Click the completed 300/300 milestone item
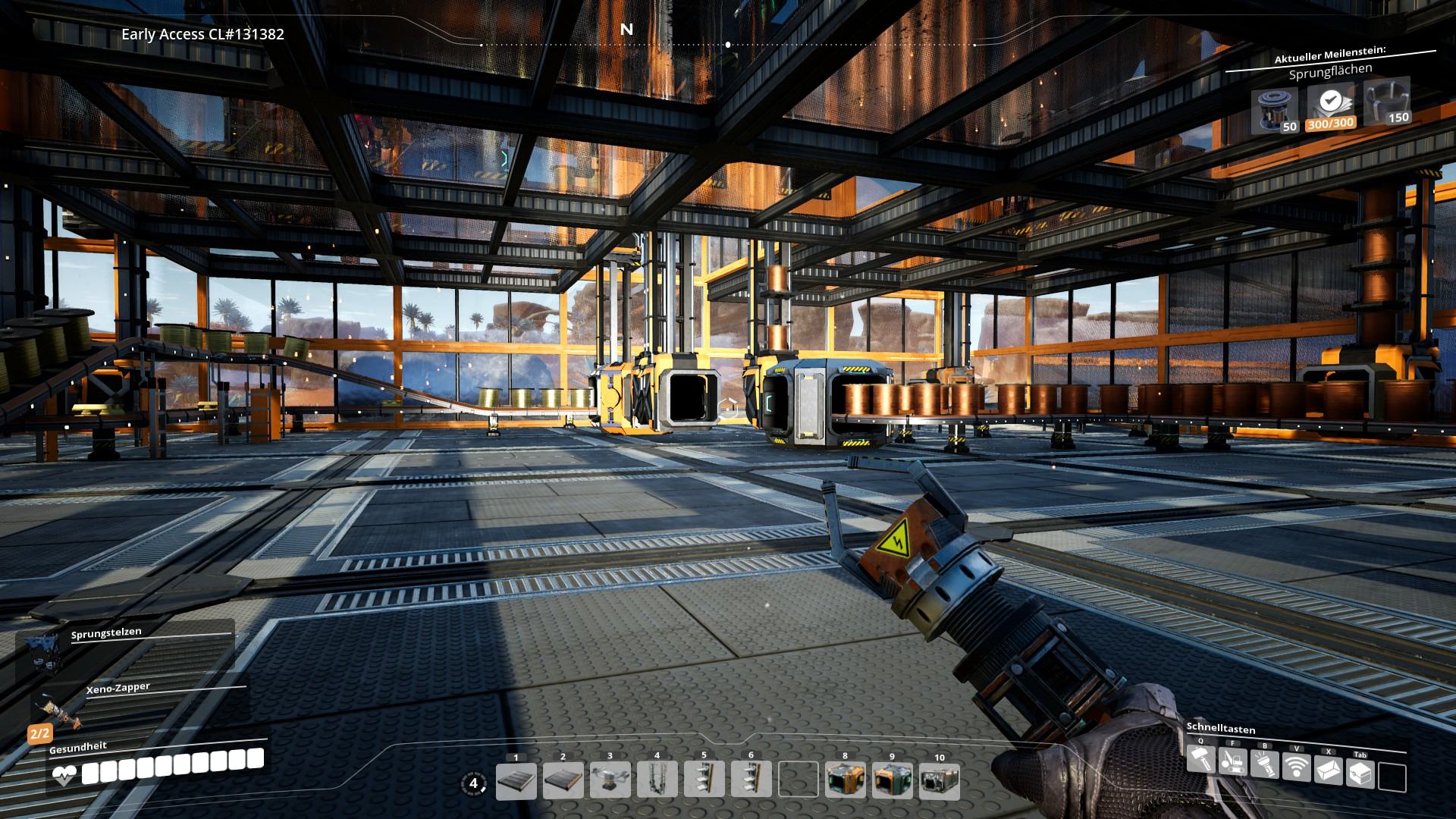The height and width of the screenshot is (819, 1456). coord(1329,106)
